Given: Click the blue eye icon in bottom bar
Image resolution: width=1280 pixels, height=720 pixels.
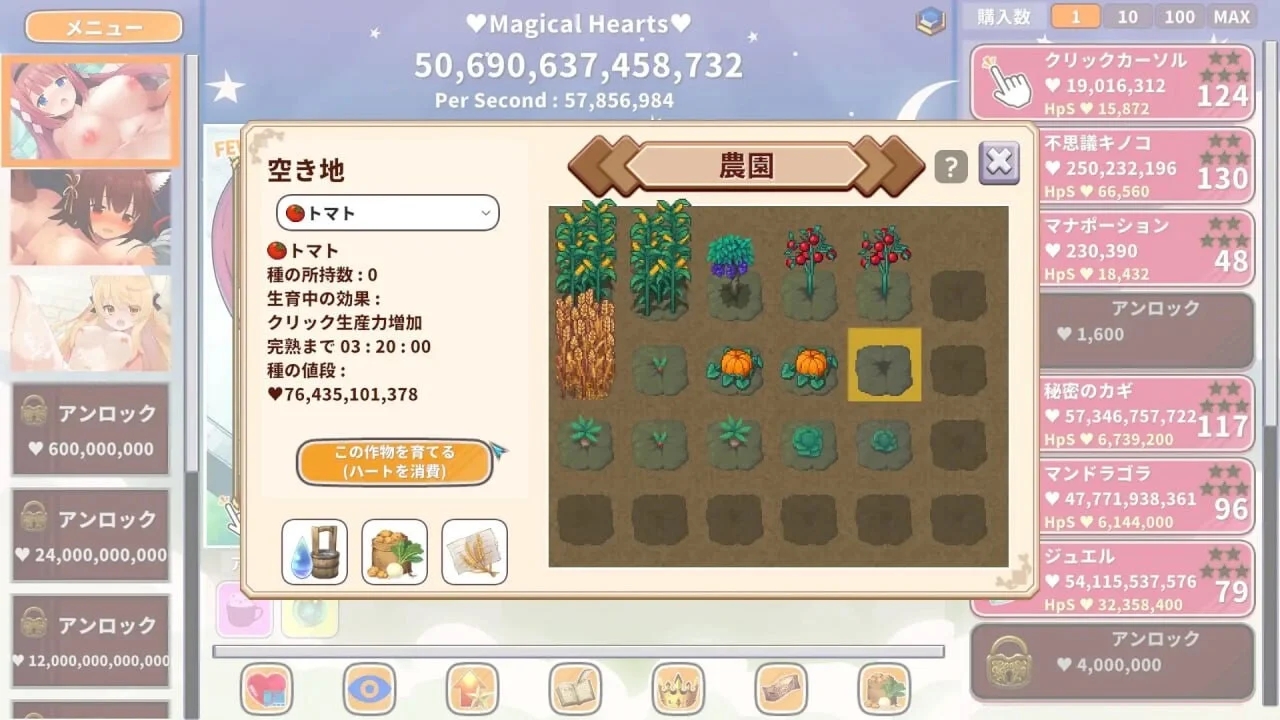Looking at the screenshot, I should (x=370, y=690).
